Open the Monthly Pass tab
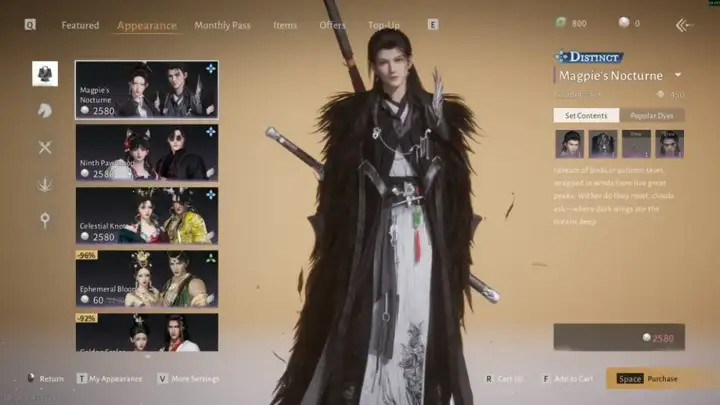 tap(222, 25)
